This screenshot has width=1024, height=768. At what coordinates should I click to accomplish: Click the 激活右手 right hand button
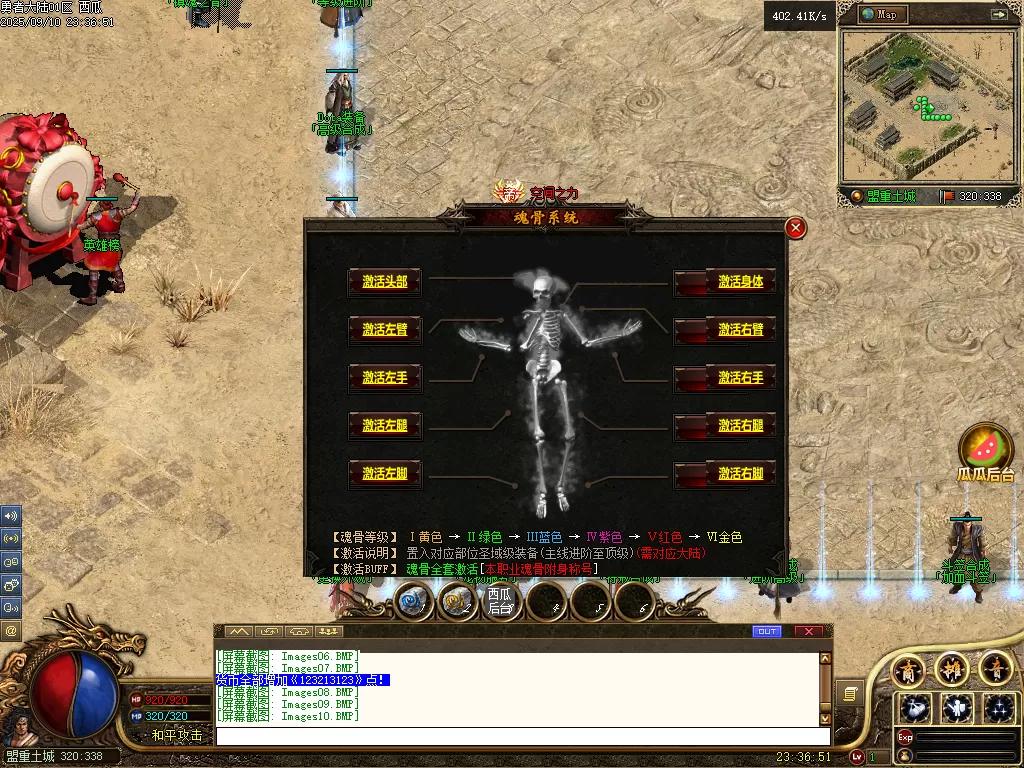click(739, 378)
